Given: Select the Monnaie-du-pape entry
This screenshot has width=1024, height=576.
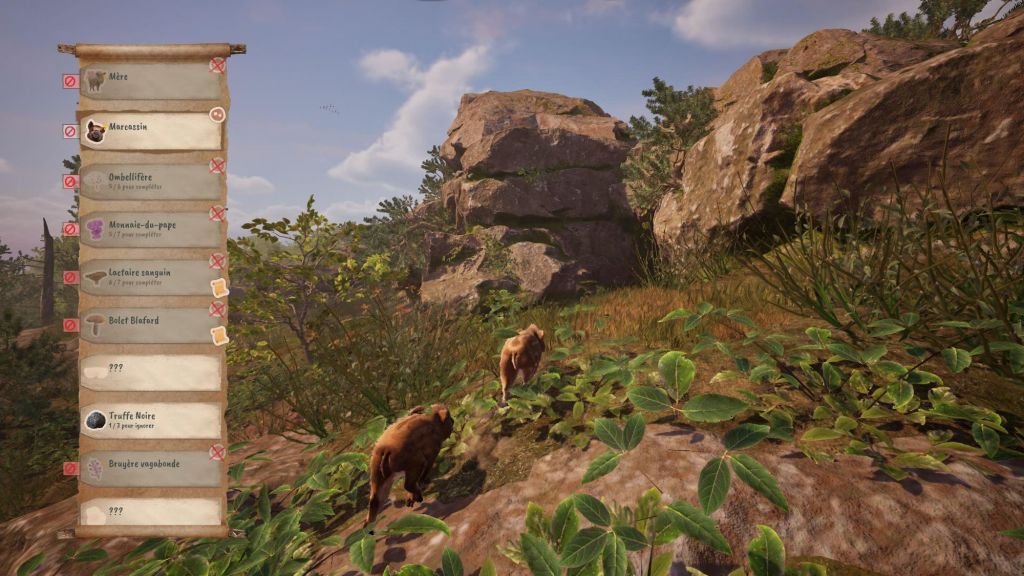Looking at the screenshot, I should [x=150, y=229].
